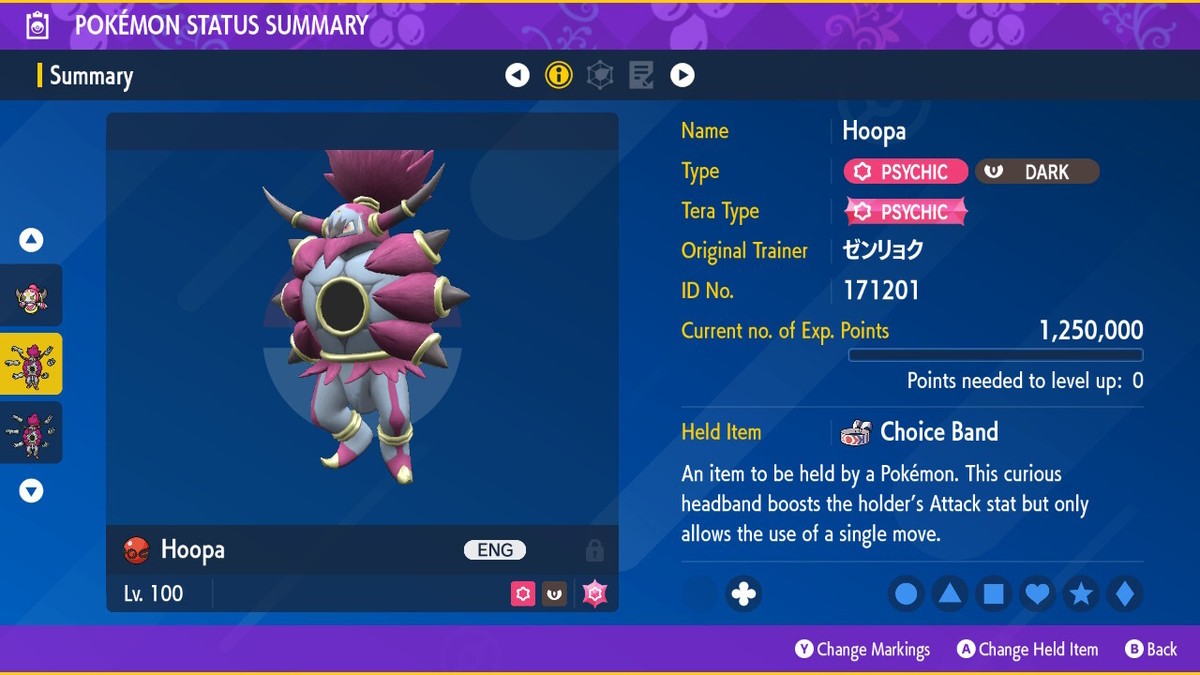This screenshot has width=1200, height=675.
Task: Toggle the heart marking
Action: (1038, 595)
